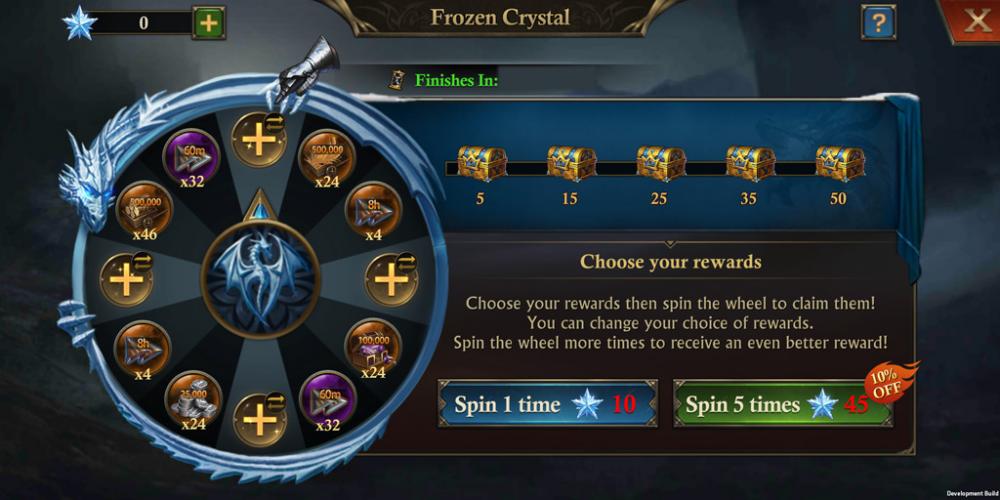Spin the wheel 1 time
The width and height of the screenshot is (1000, 500).
tap(547, 404)
